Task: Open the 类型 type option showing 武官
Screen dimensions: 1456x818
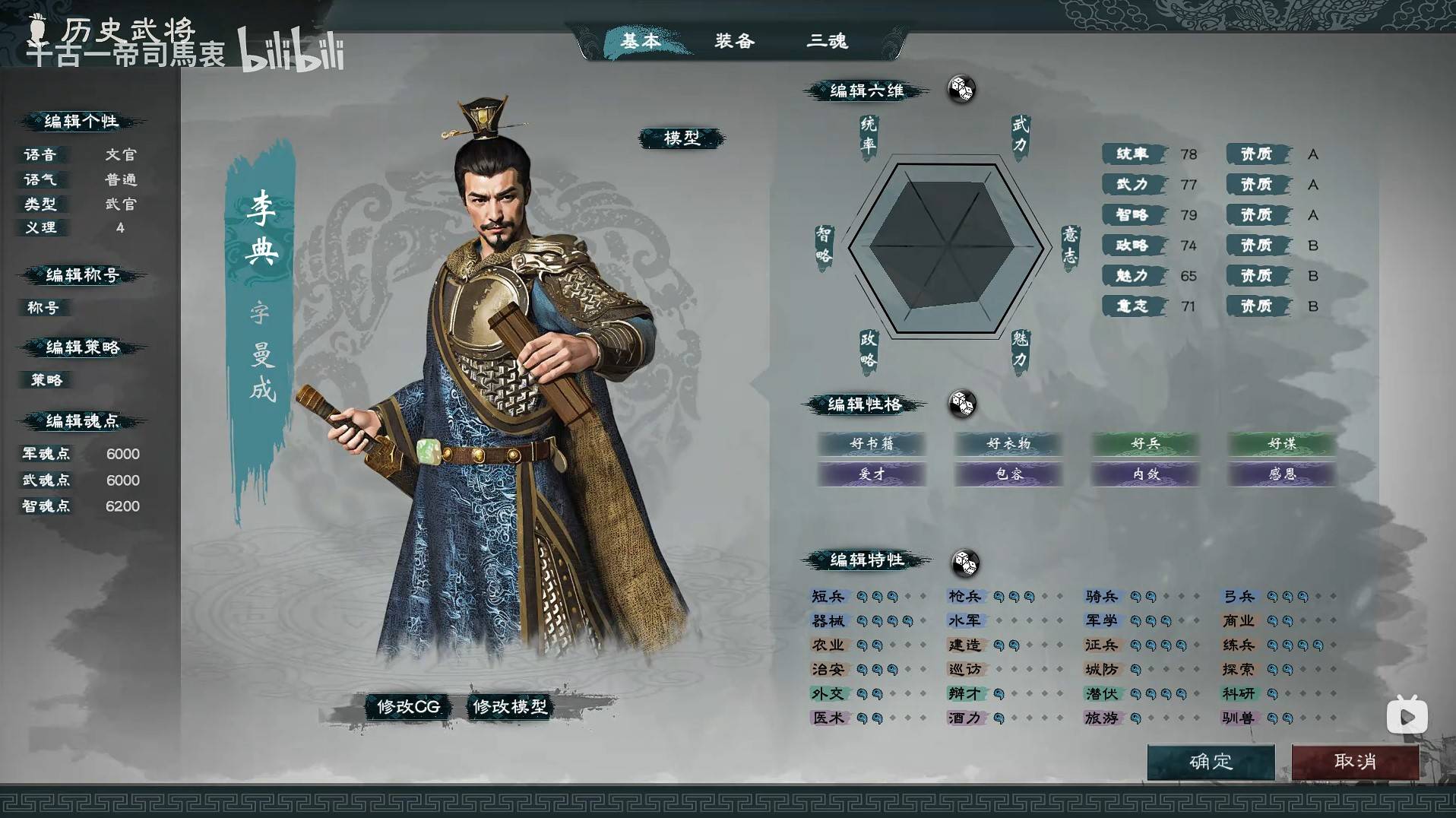Action: [x=122, y=204]
